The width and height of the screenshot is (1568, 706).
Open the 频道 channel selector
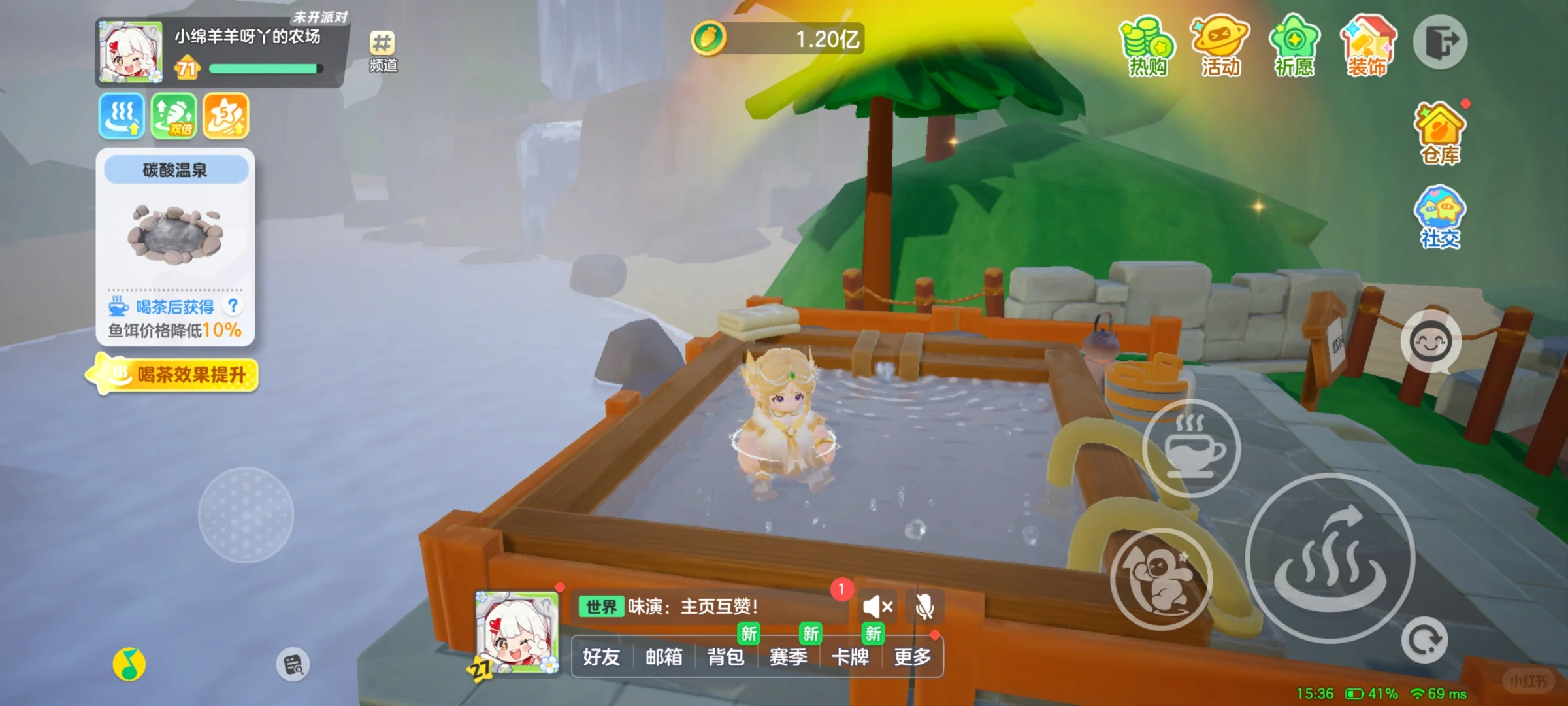[383, 51]
